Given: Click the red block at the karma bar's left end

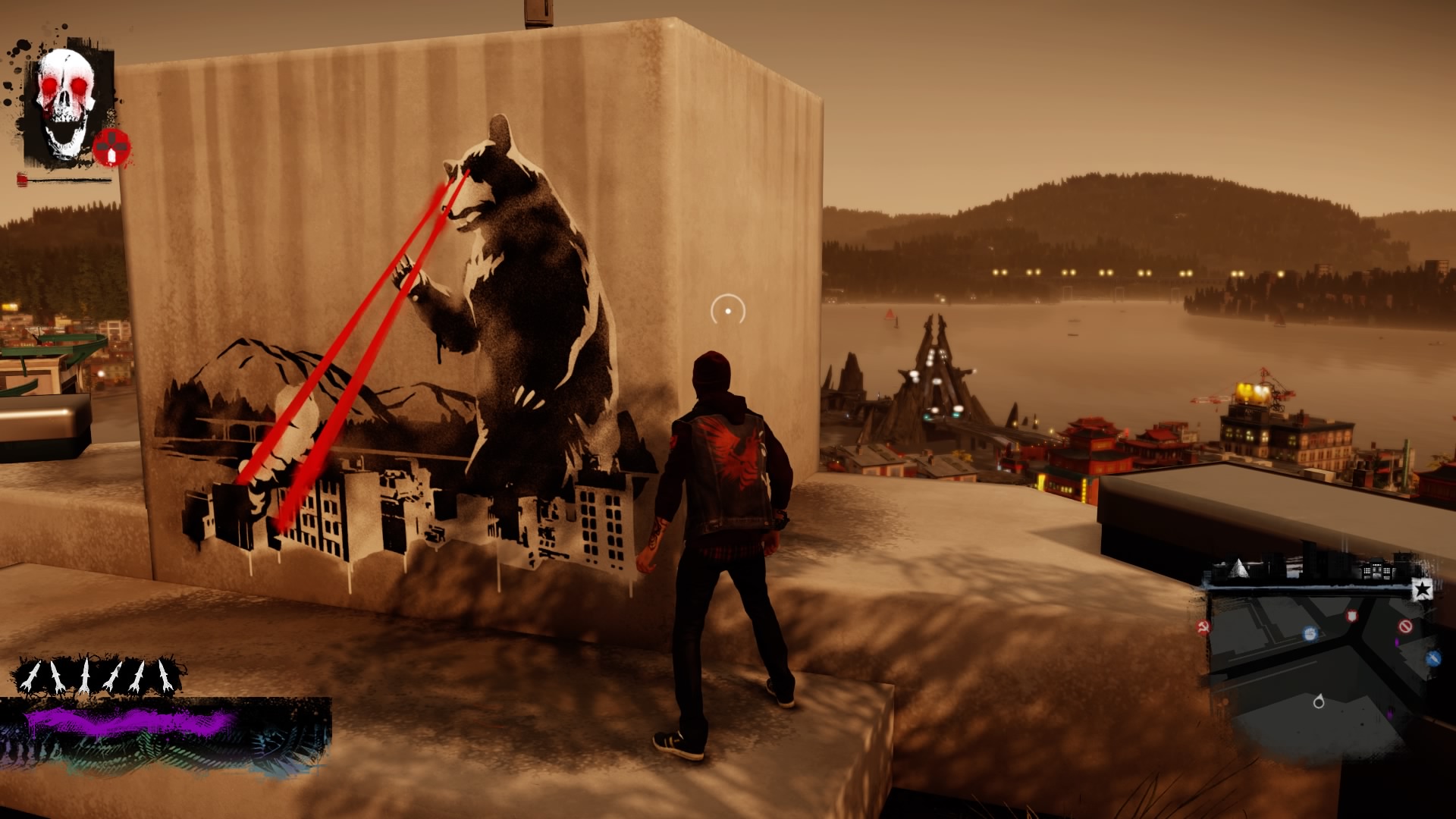Looking at the screenshot, I should coord(21,180).
